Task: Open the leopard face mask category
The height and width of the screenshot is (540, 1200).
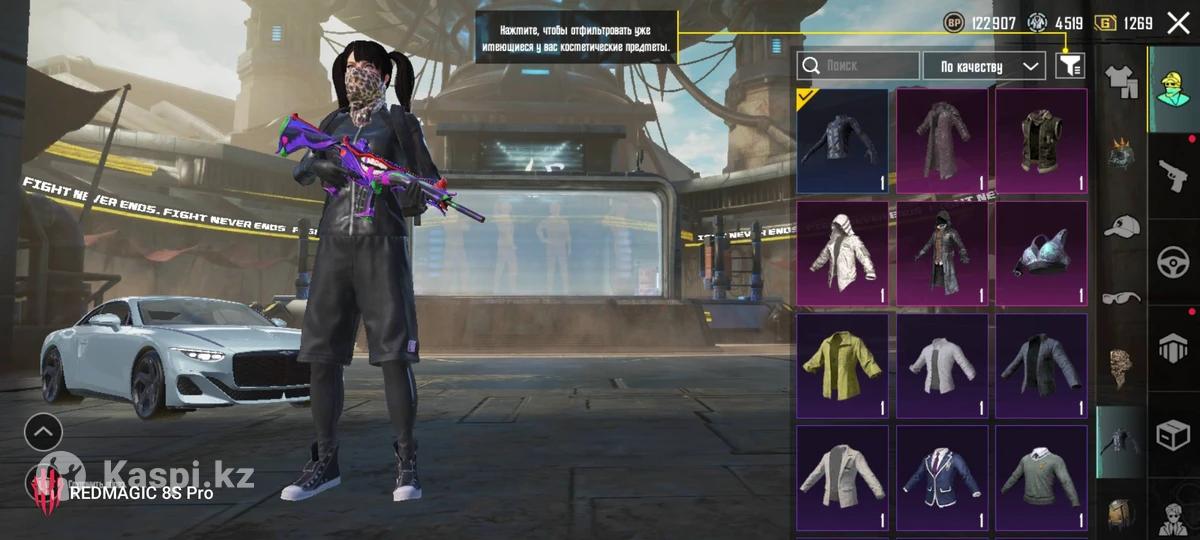Action: click(x=1121, y=367)
